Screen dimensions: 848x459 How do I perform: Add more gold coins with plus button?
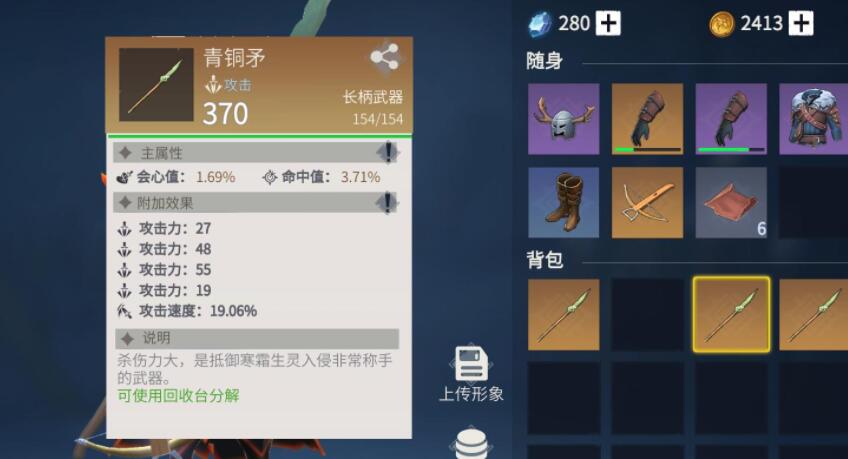(x=800, y=24)
